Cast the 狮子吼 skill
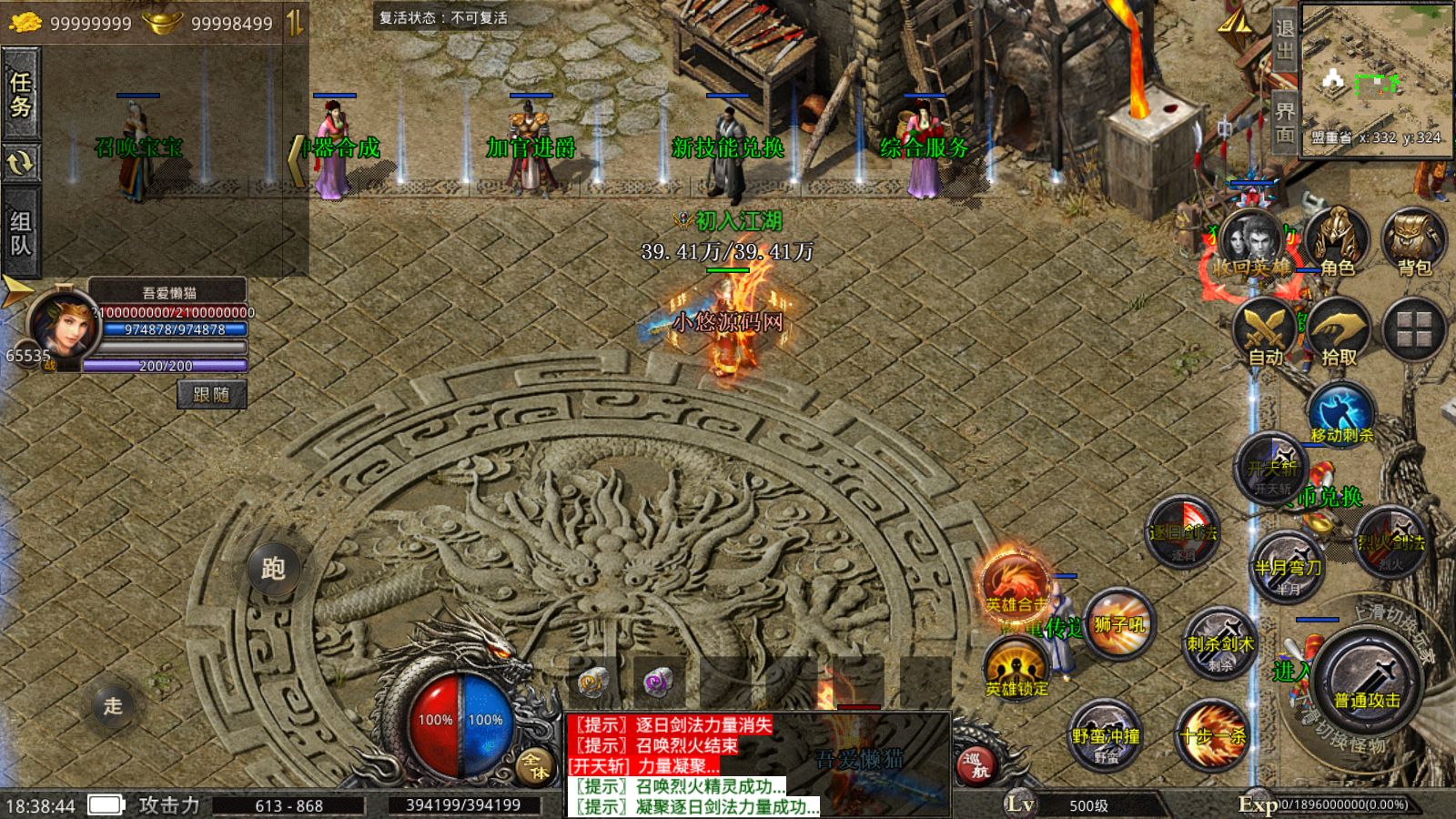 1118,623
